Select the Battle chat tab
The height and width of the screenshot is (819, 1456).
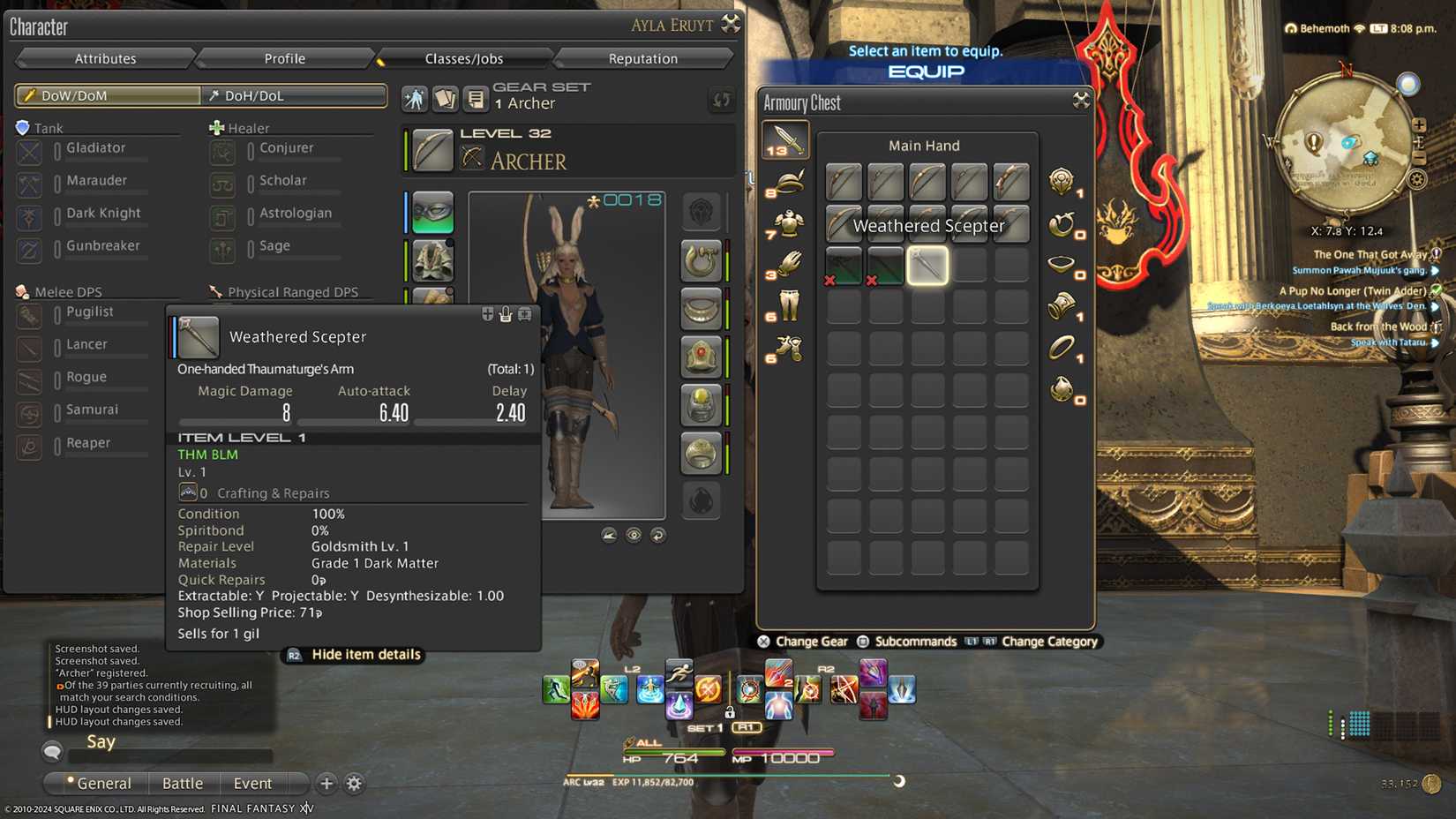coord(183,784)
